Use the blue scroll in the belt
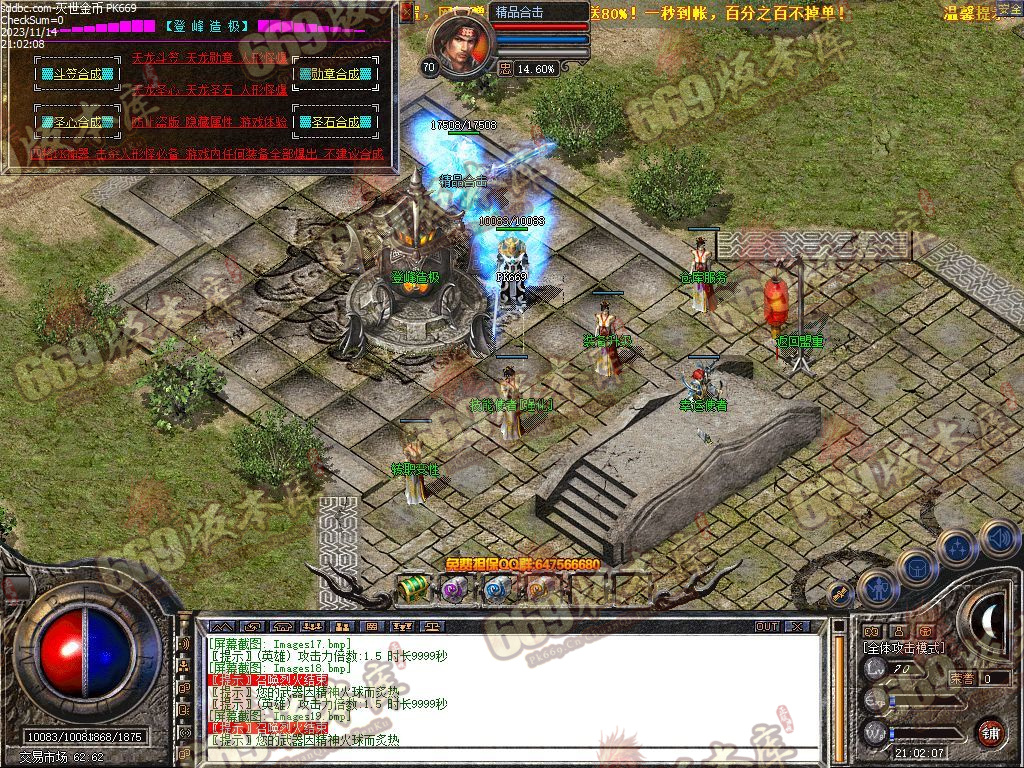The image size is (1024, 768). 497,589
